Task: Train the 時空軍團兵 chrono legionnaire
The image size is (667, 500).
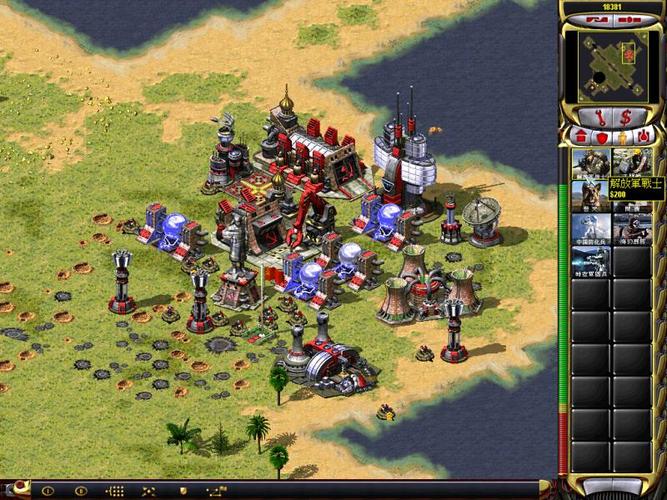Action: click(591, 262)
